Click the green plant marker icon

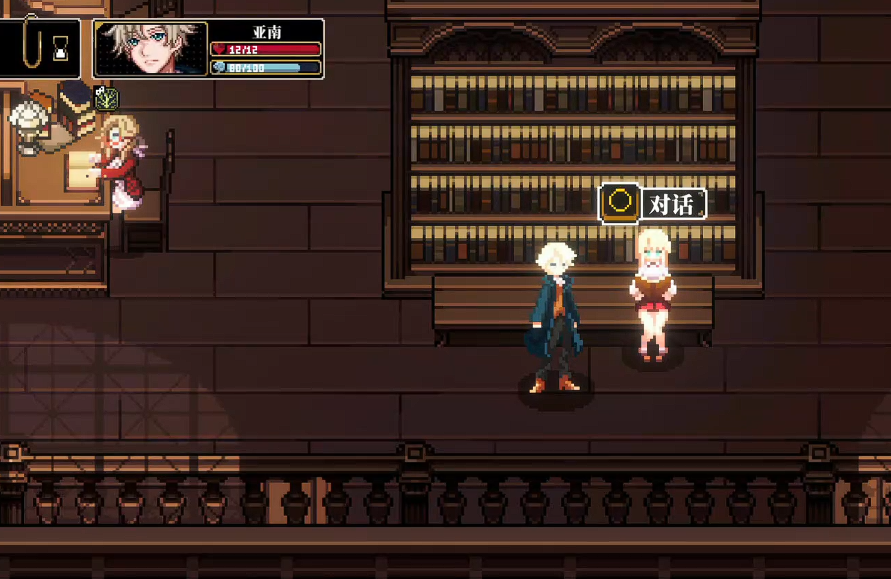click(x=107, y=98)
